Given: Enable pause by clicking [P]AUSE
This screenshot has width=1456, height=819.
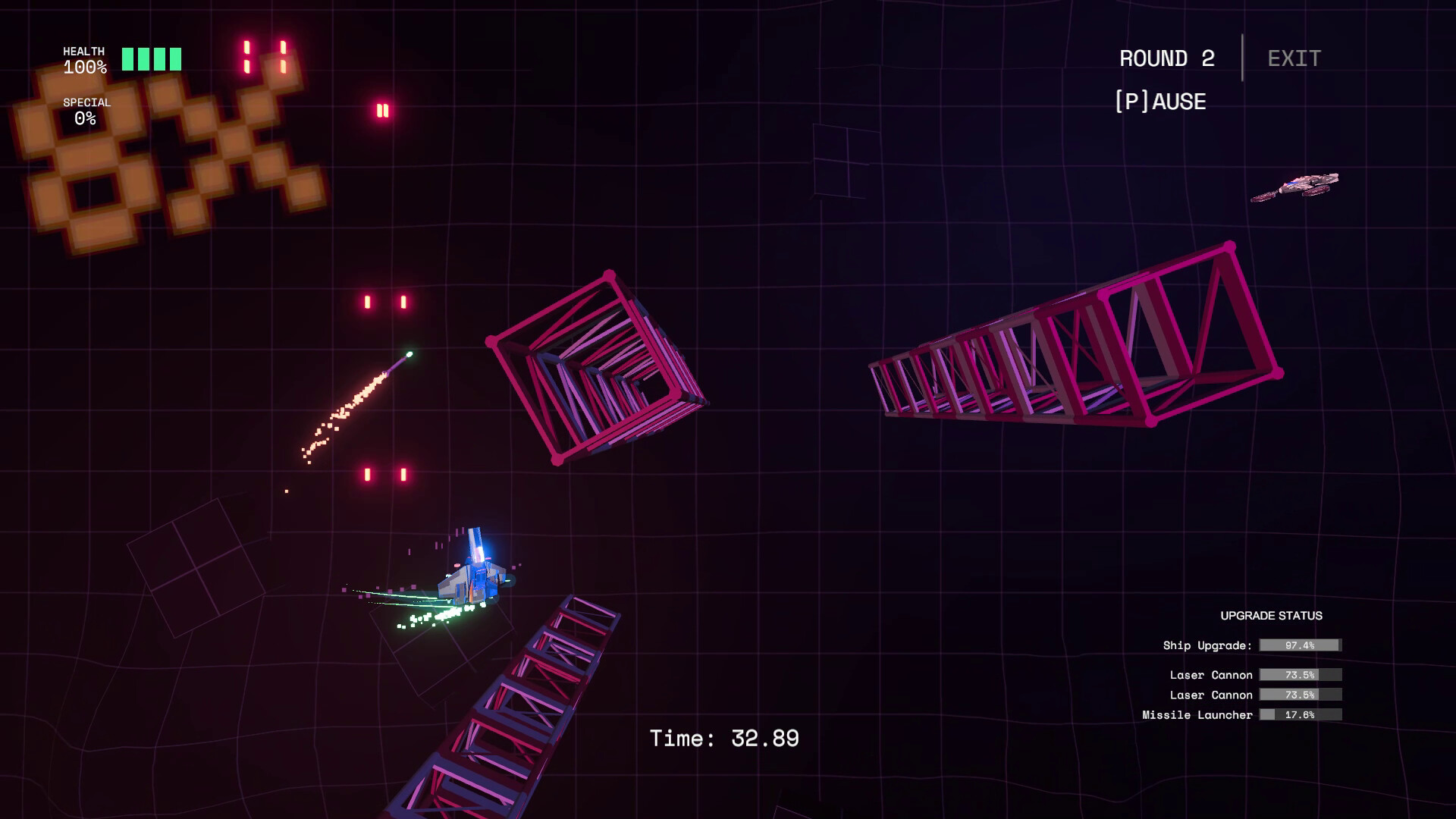Looking at the screenshot, I should pos(1161,100).
